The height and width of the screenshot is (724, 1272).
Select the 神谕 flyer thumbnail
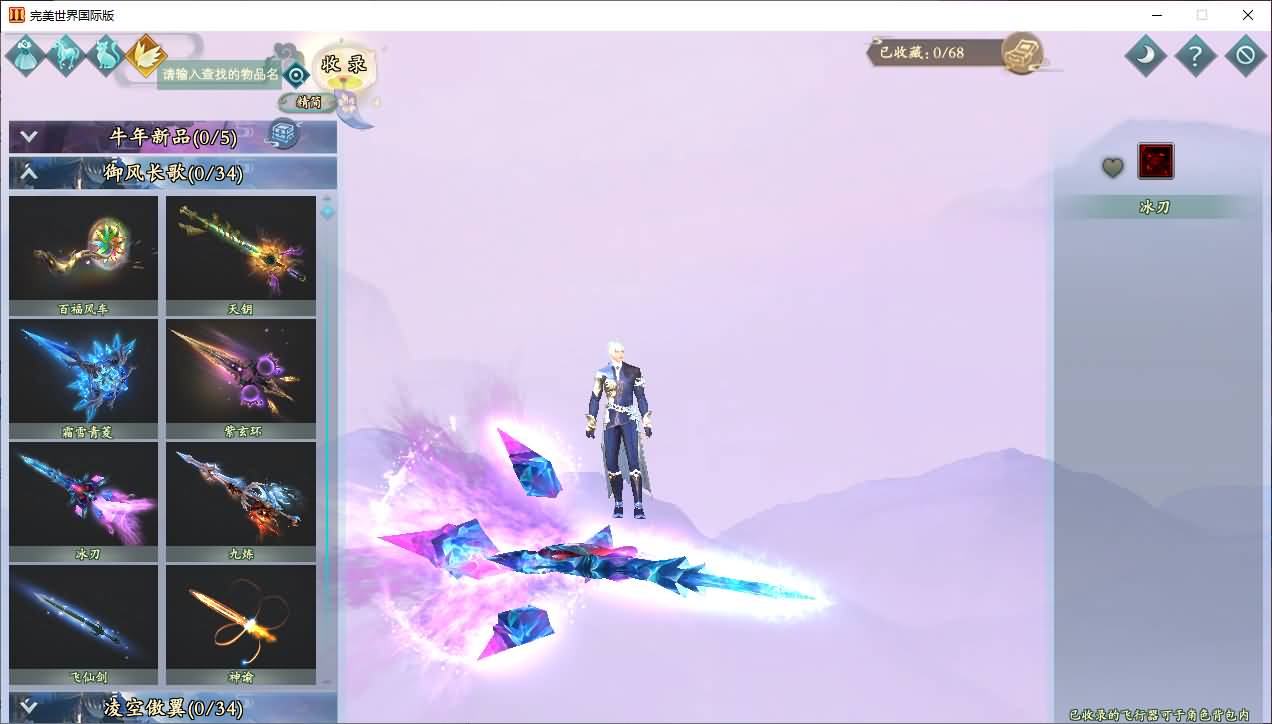pos(241,617)
